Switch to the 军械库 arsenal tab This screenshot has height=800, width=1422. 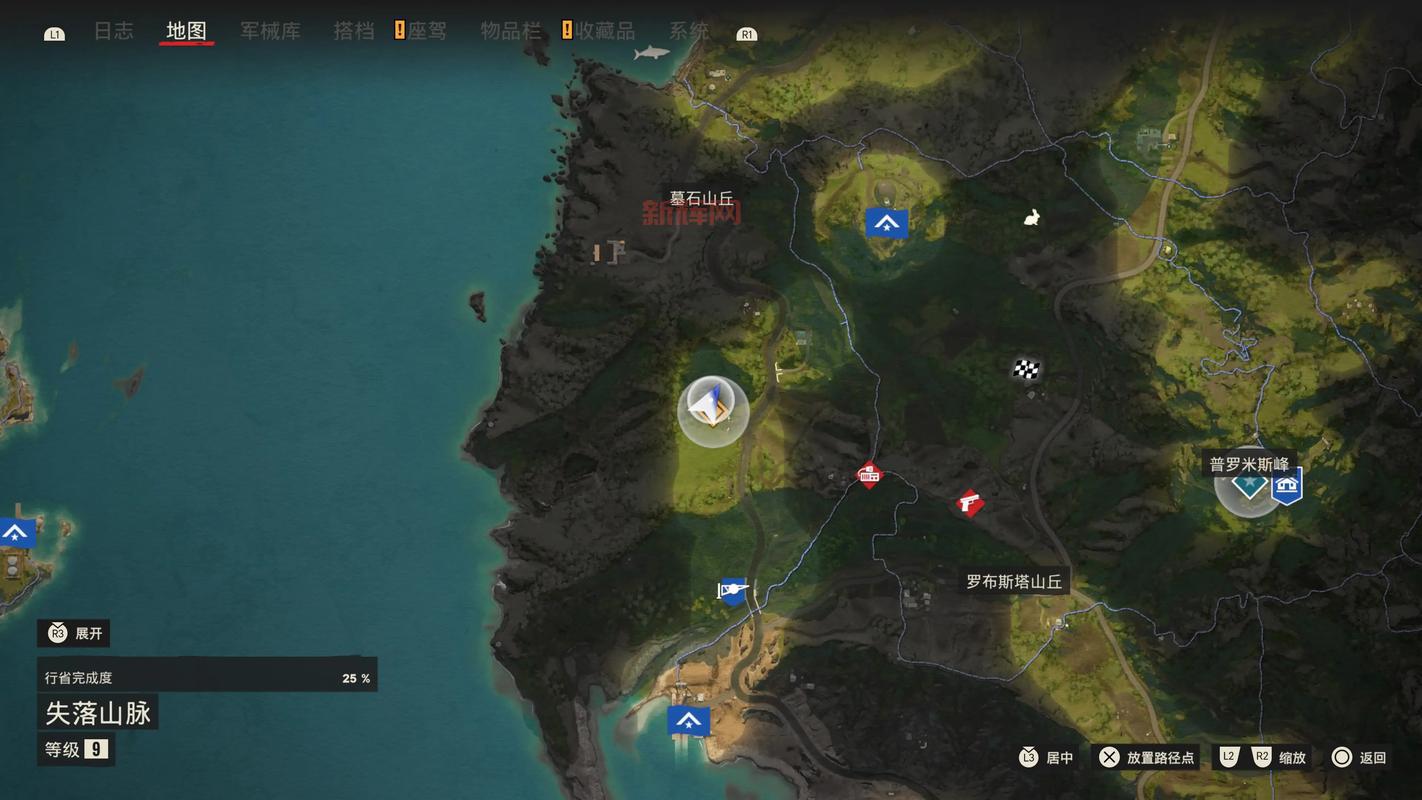point(270,31)
